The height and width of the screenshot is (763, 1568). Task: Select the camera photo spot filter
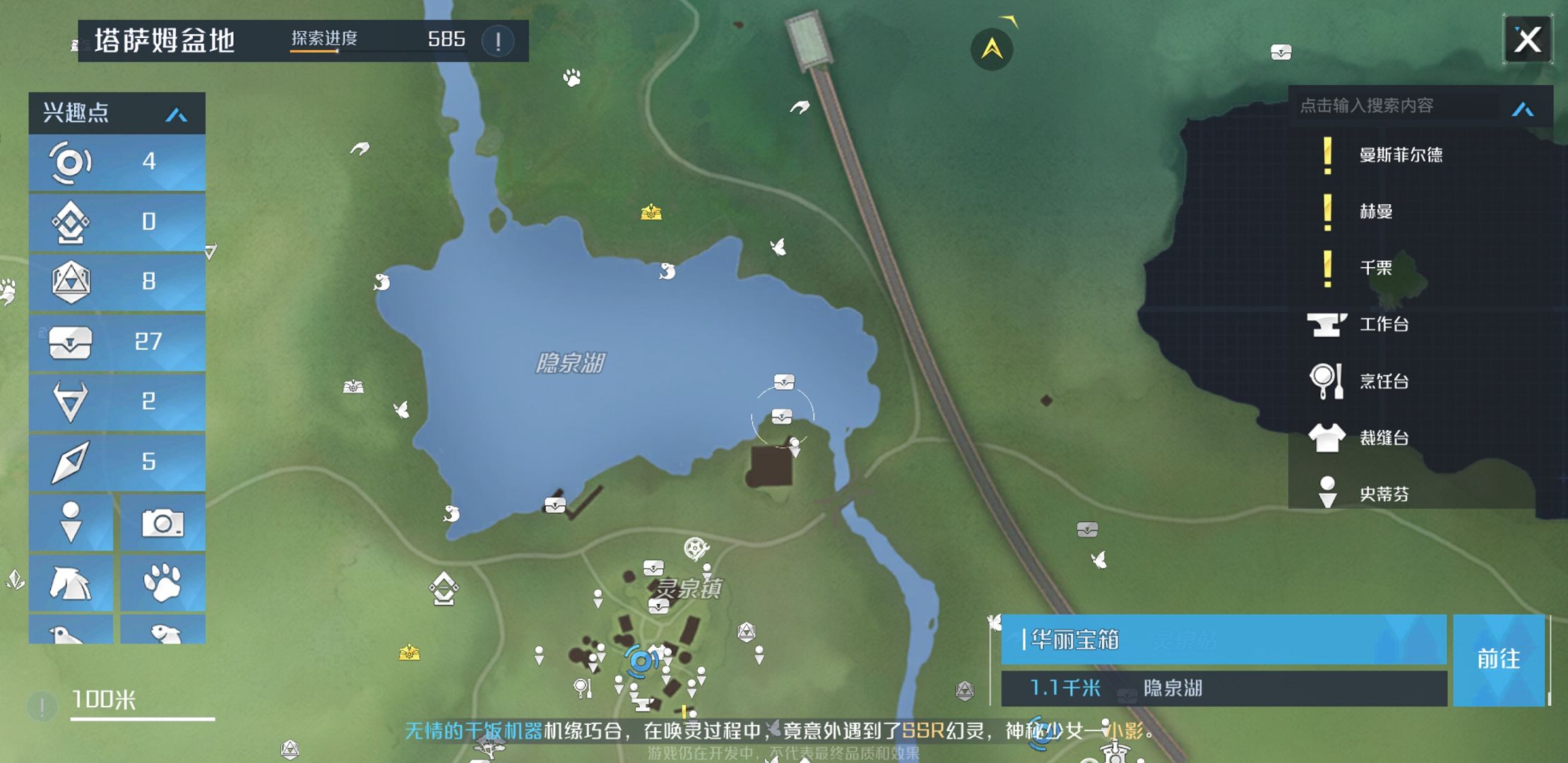(162, 523)
